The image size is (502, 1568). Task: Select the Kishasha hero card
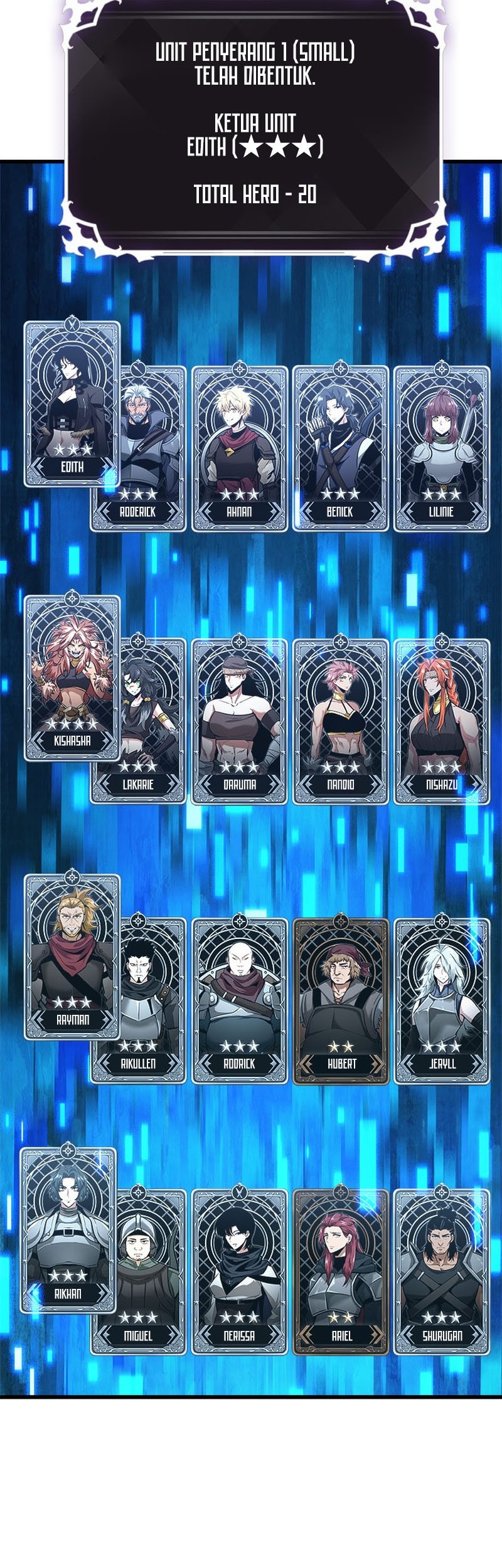[72, 677]
